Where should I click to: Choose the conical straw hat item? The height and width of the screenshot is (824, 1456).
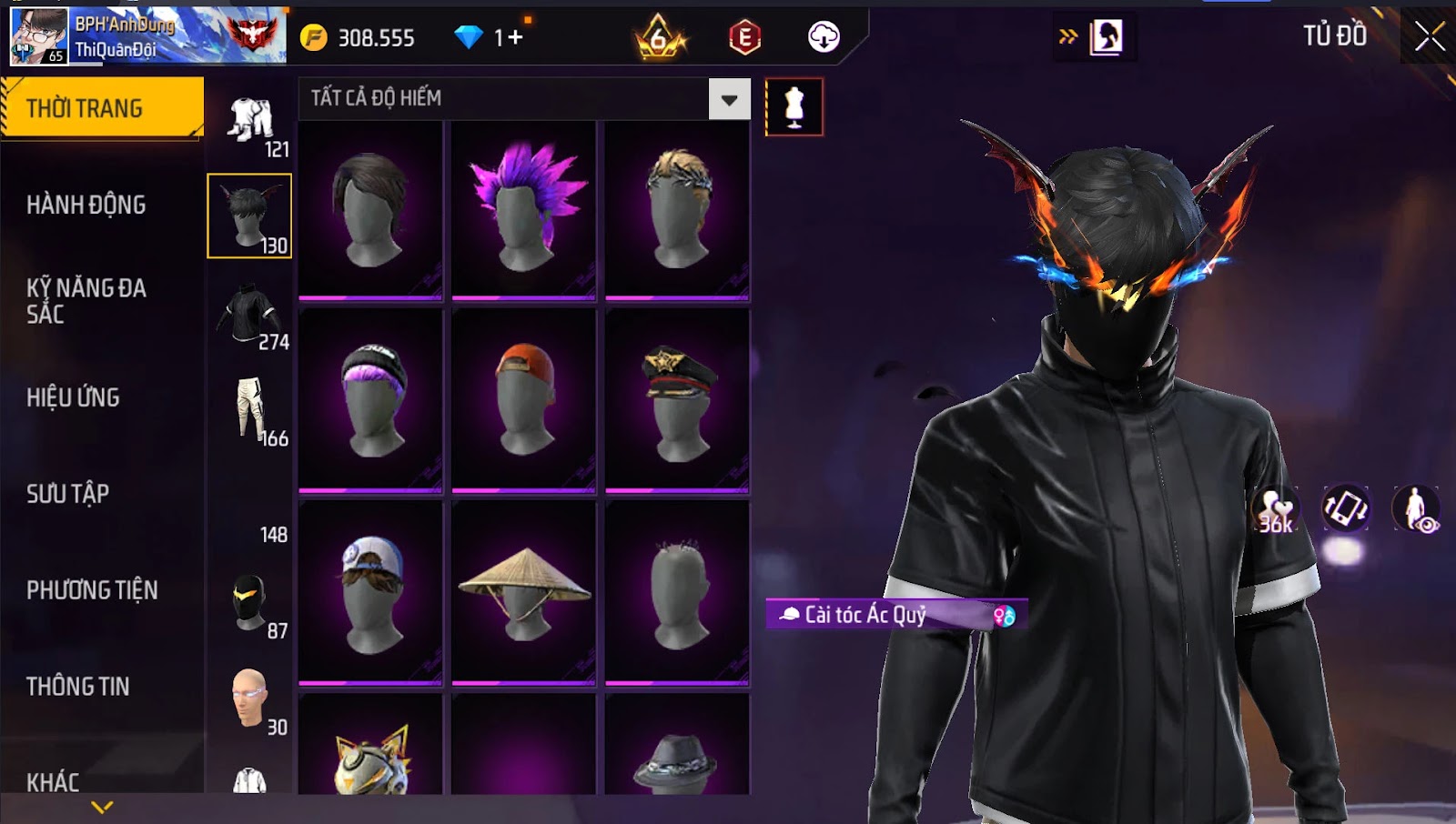[x=523, y=591]
